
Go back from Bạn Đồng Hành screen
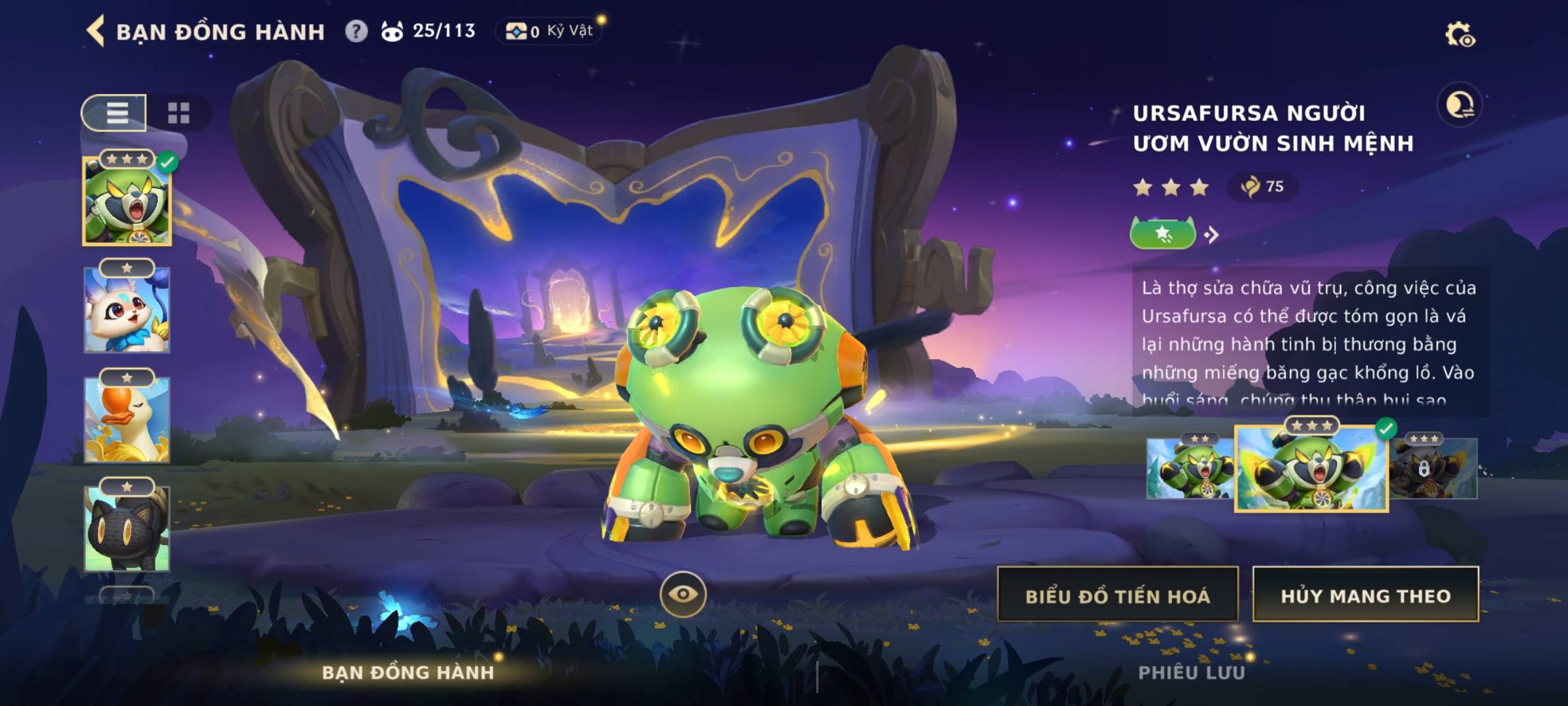[x=96, y=31]
